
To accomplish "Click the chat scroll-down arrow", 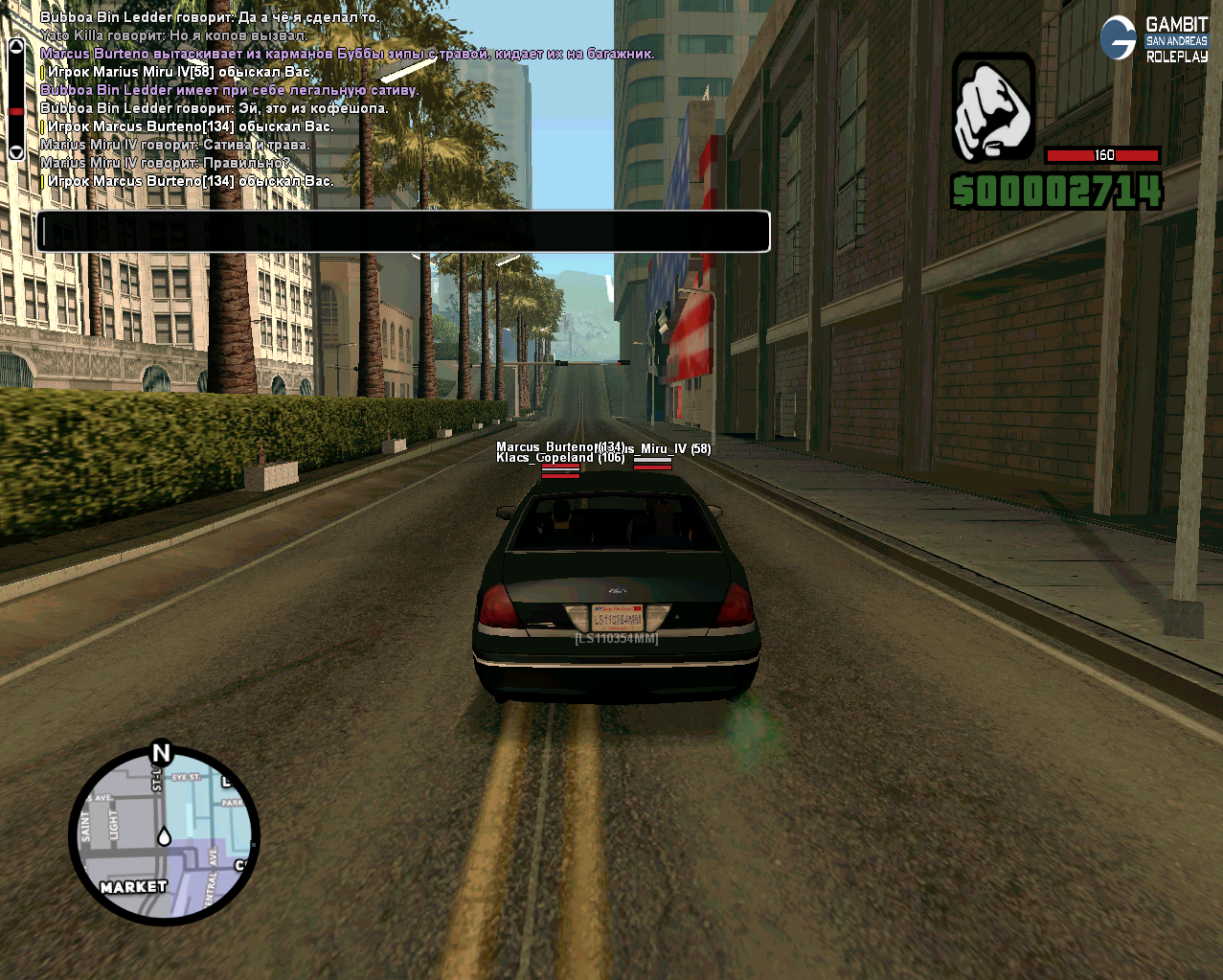I will pyautogui.click(x=16, y=152).
